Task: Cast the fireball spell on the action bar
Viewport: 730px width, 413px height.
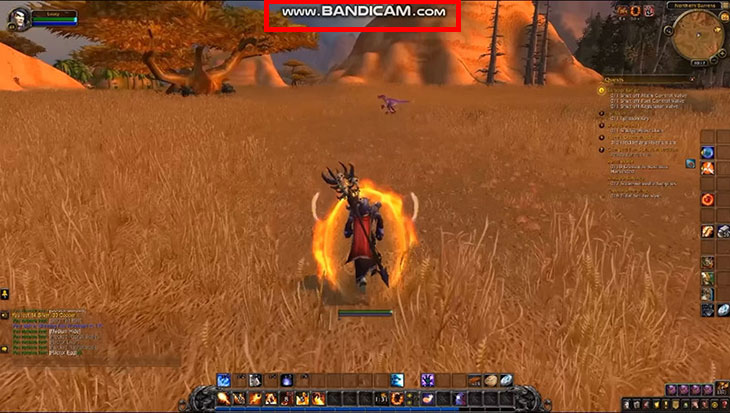Action: (x=223, y=399)
